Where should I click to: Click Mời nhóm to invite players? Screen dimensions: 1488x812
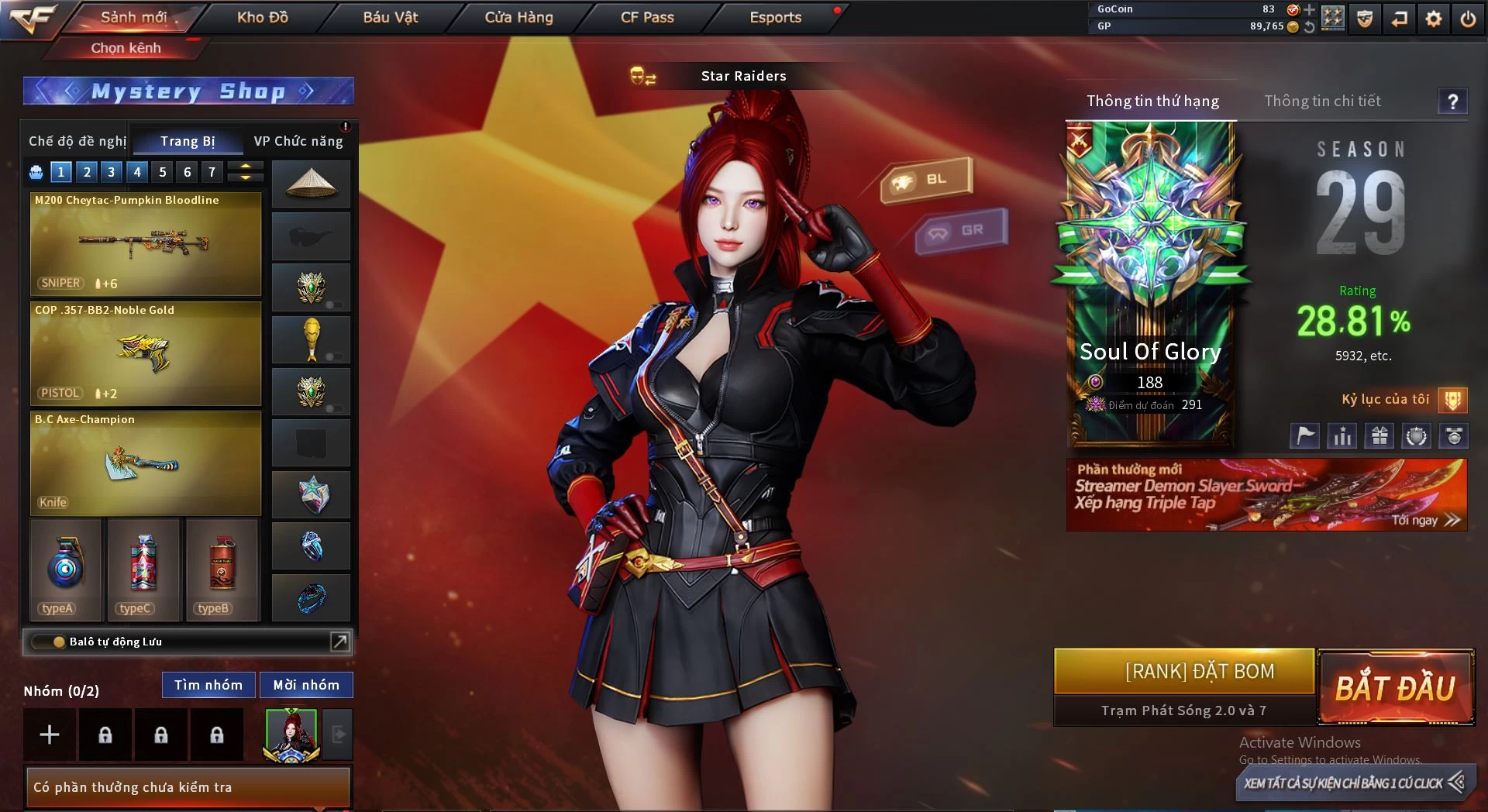306,685
